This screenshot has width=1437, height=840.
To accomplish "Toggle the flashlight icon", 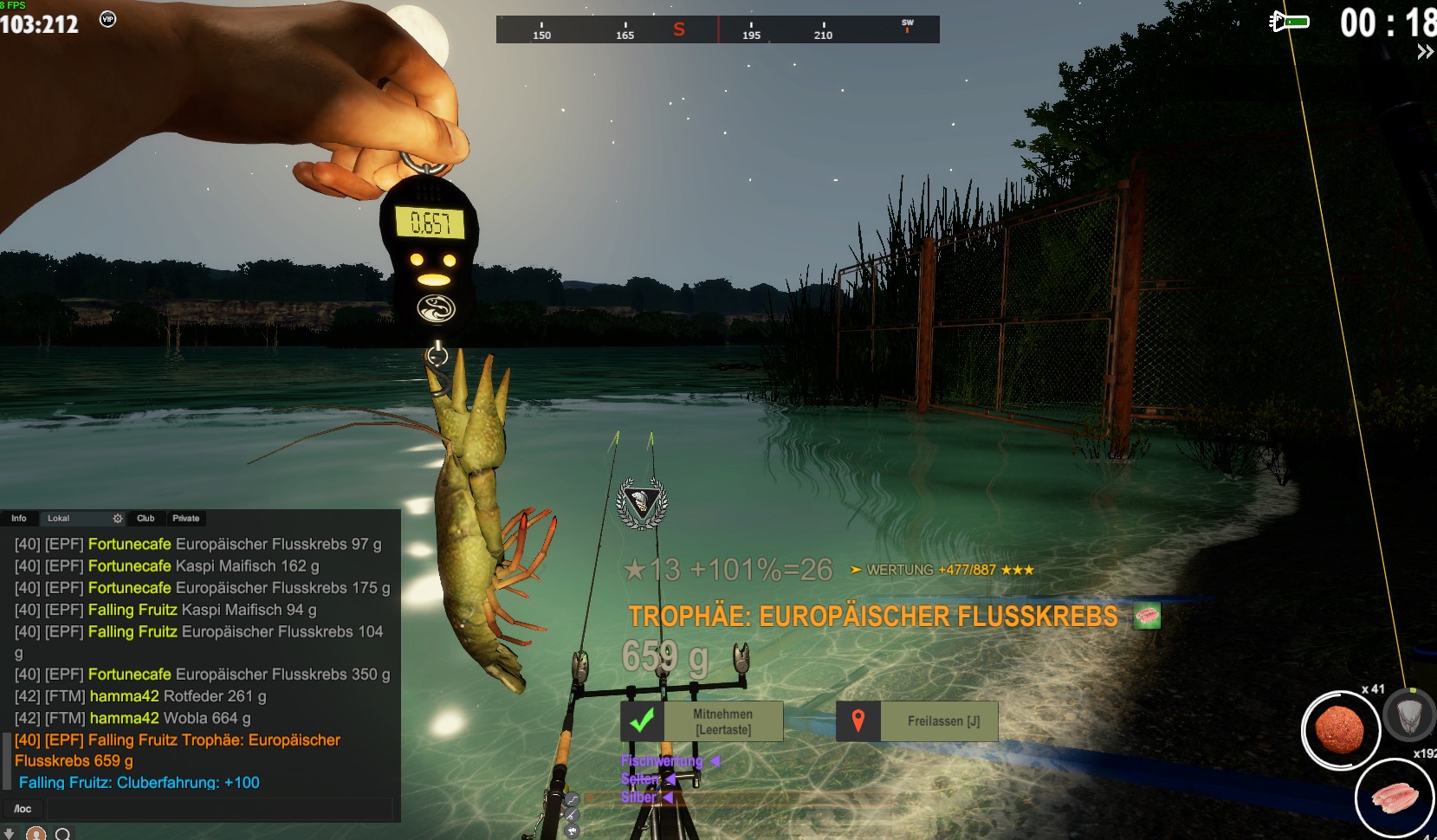I will point(1288,21).
